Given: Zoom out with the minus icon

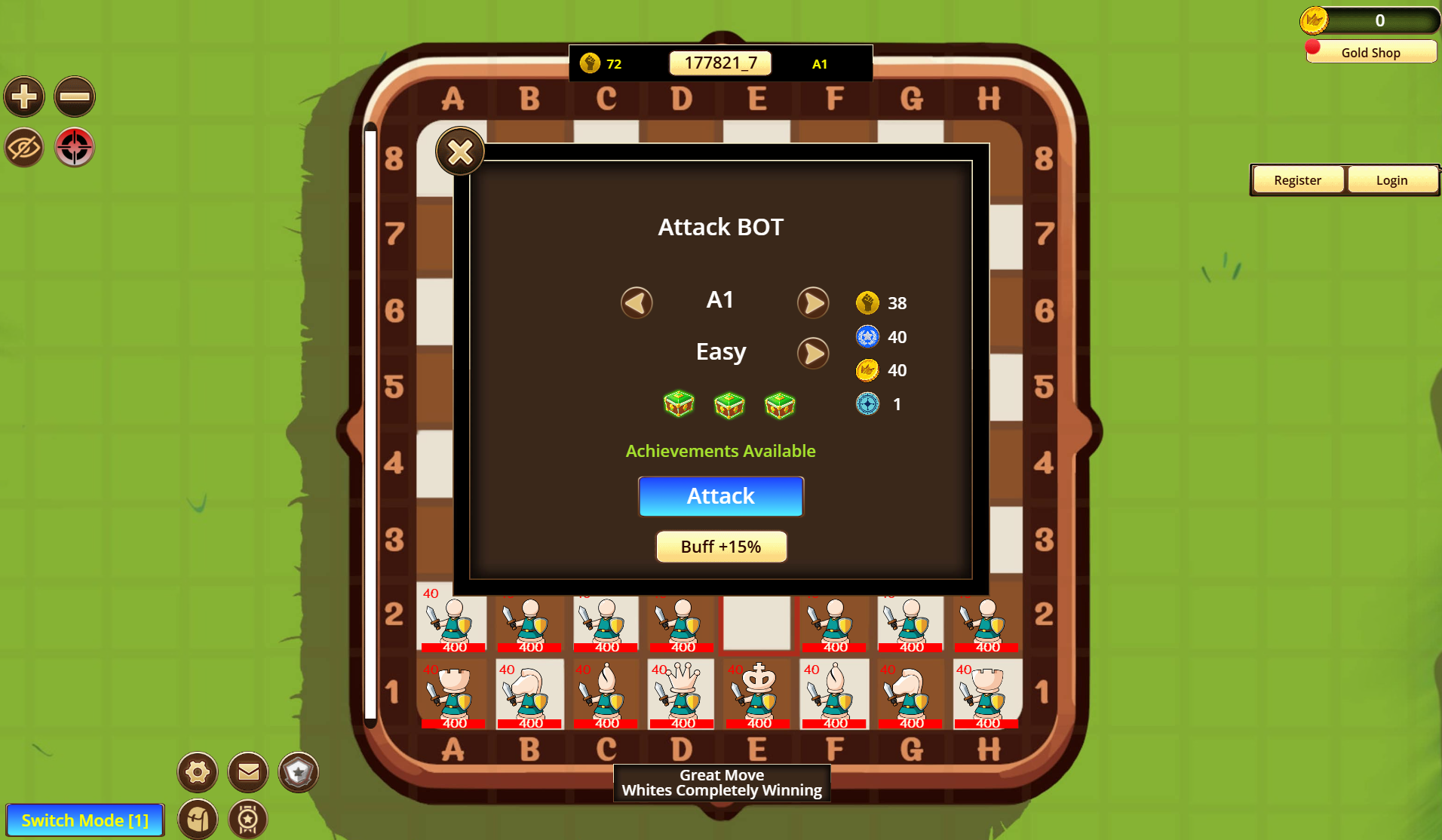Looking at the screenshot, I should click(74, 97).
